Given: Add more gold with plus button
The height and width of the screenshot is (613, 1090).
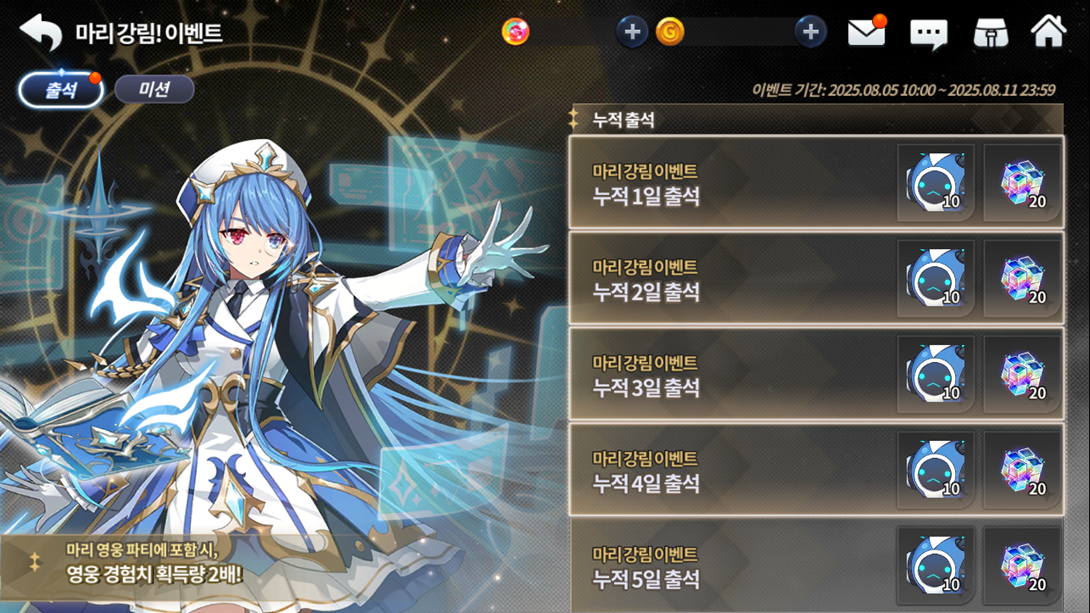Looking at the screenshot, I should click(810, 32).
